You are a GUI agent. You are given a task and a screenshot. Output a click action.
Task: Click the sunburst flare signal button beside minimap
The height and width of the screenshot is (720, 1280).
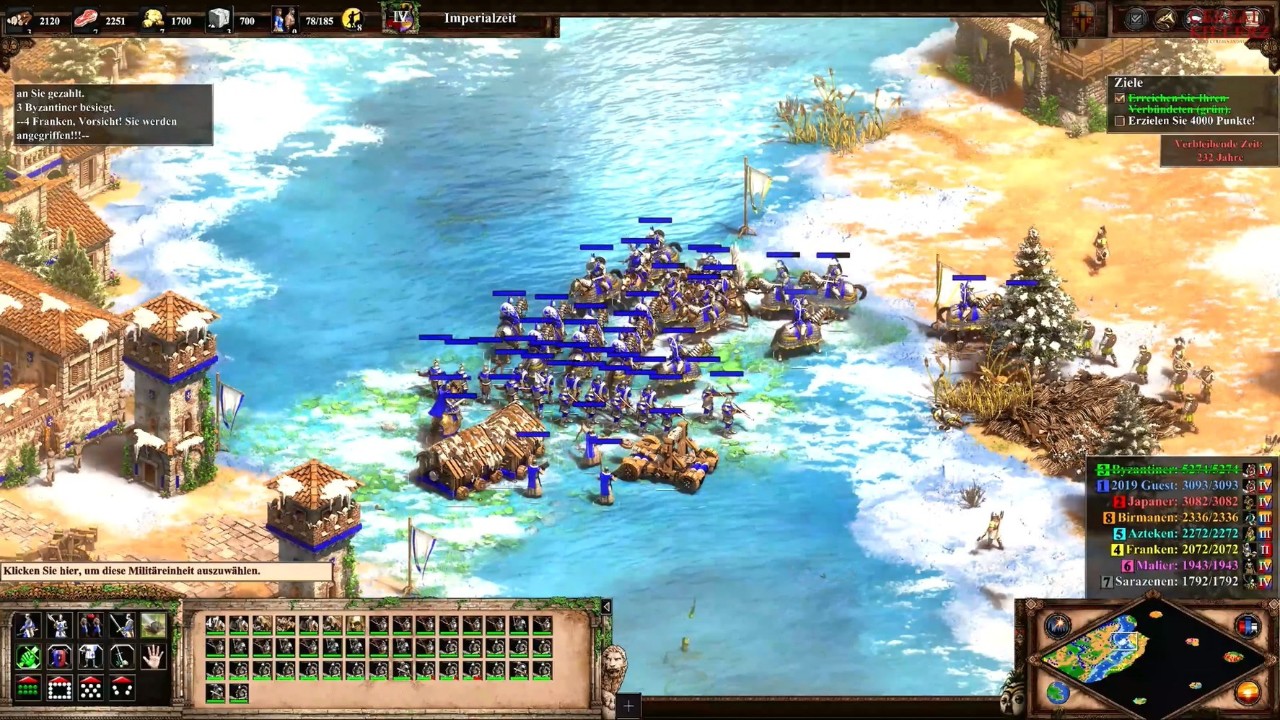click(x=1059, y=627)
